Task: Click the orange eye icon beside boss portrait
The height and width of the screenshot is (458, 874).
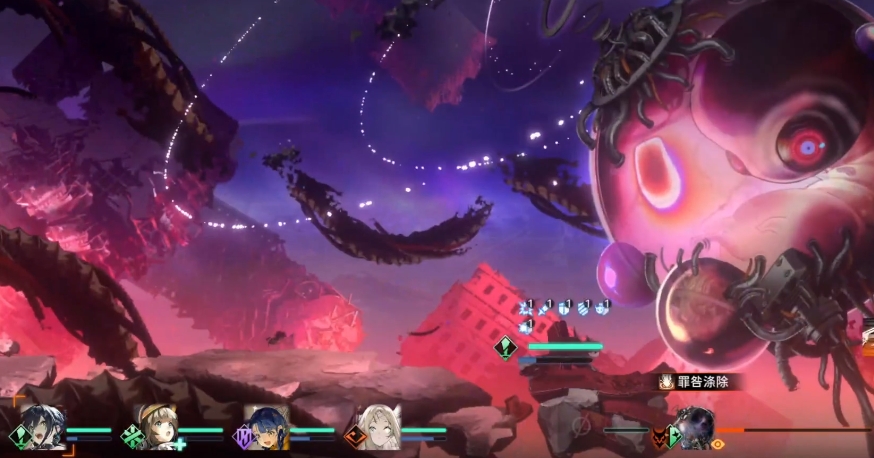Action: pyautogui.click(x=718, y=442)
